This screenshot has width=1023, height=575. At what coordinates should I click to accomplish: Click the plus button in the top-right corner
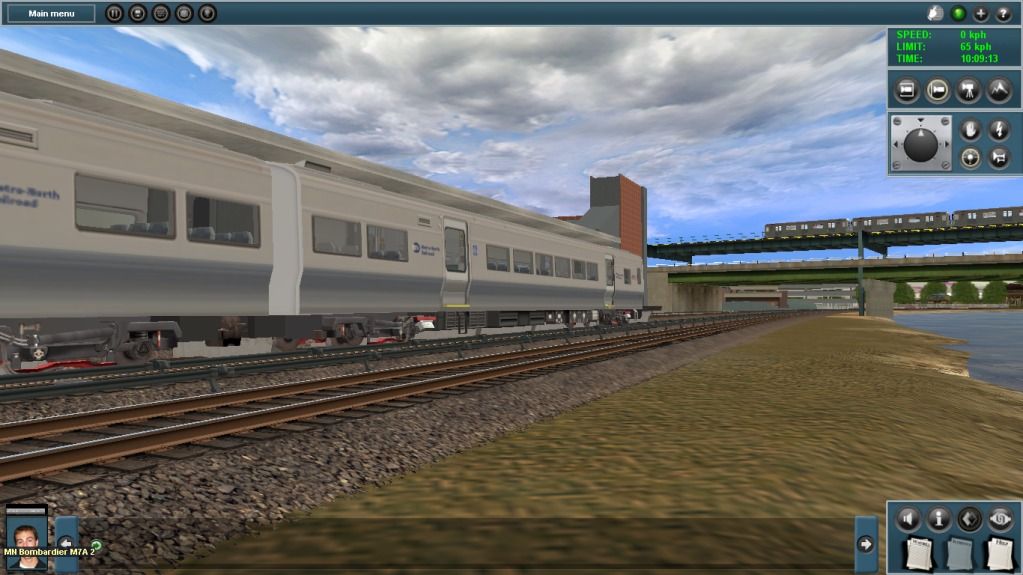[981, 14]
